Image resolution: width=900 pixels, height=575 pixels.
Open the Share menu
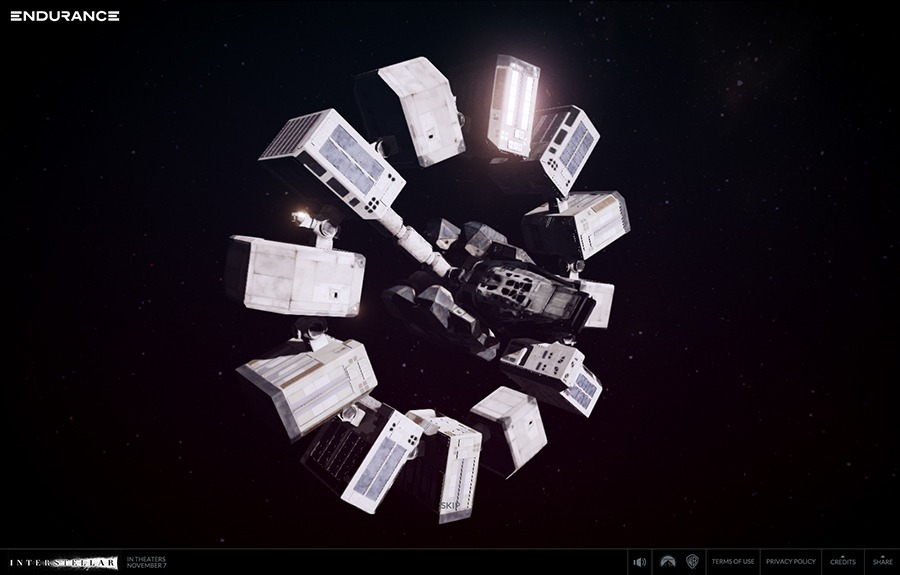tap(882, 562)
